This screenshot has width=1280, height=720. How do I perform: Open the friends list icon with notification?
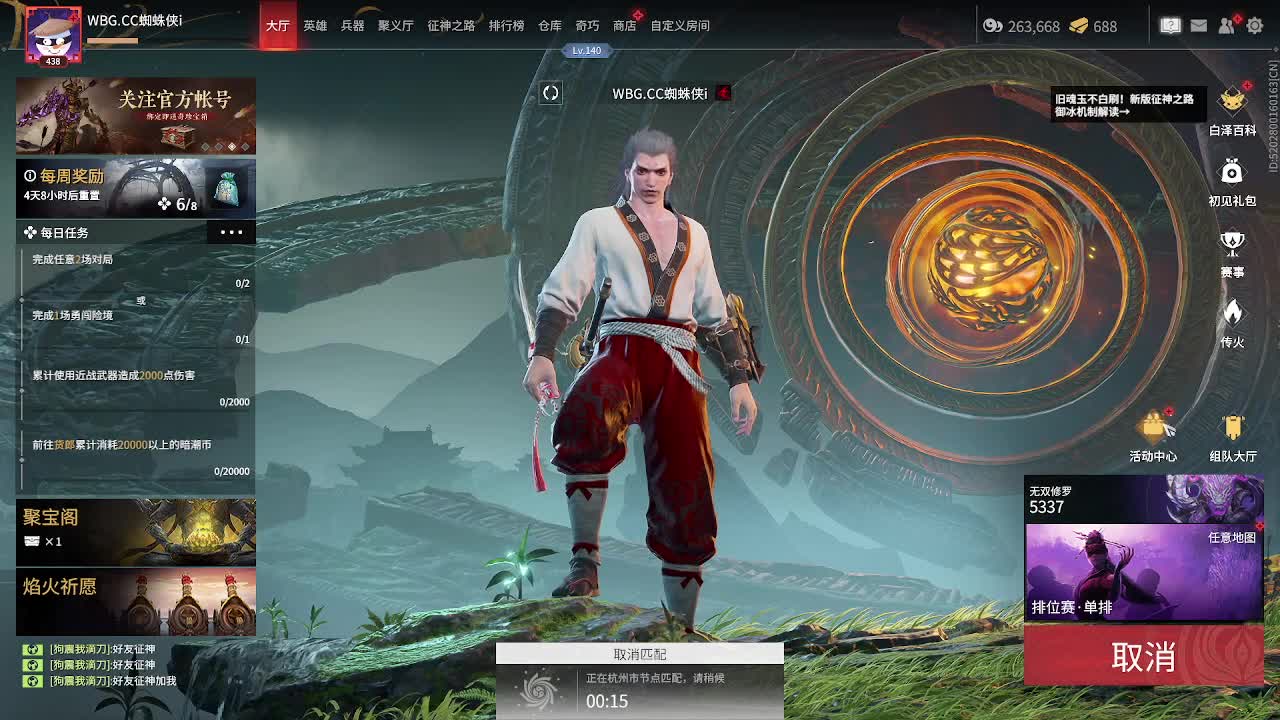coord(1228,25)
